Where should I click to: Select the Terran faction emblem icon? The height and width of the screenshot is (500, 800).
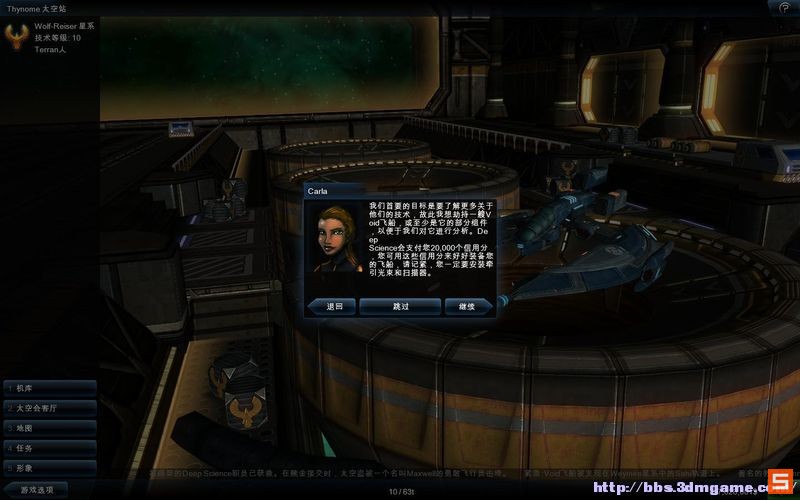[x=17, y=36]
